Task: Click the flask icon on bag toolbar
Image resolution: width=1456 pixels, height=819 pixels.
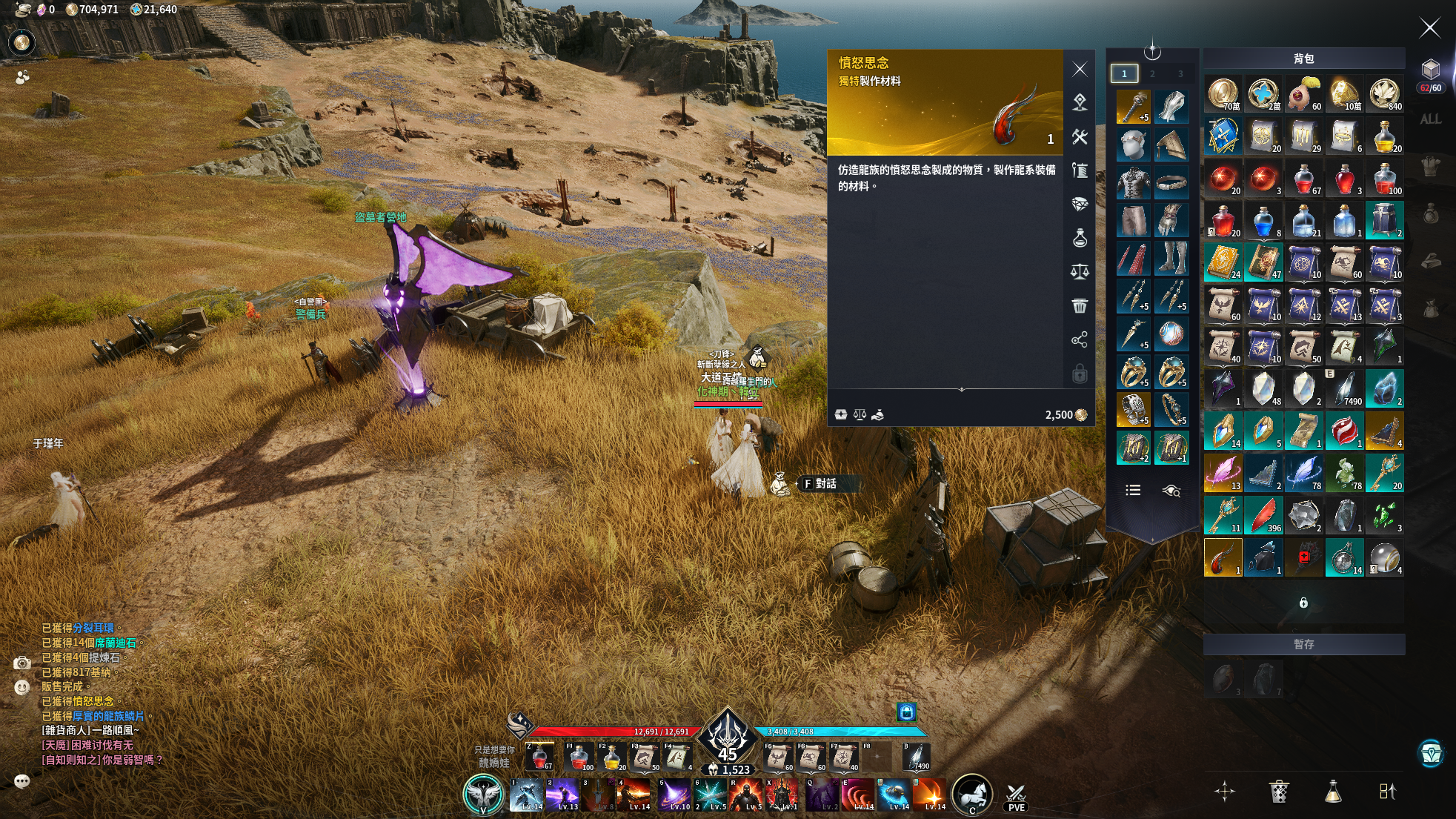Action: coord(1333,792)
